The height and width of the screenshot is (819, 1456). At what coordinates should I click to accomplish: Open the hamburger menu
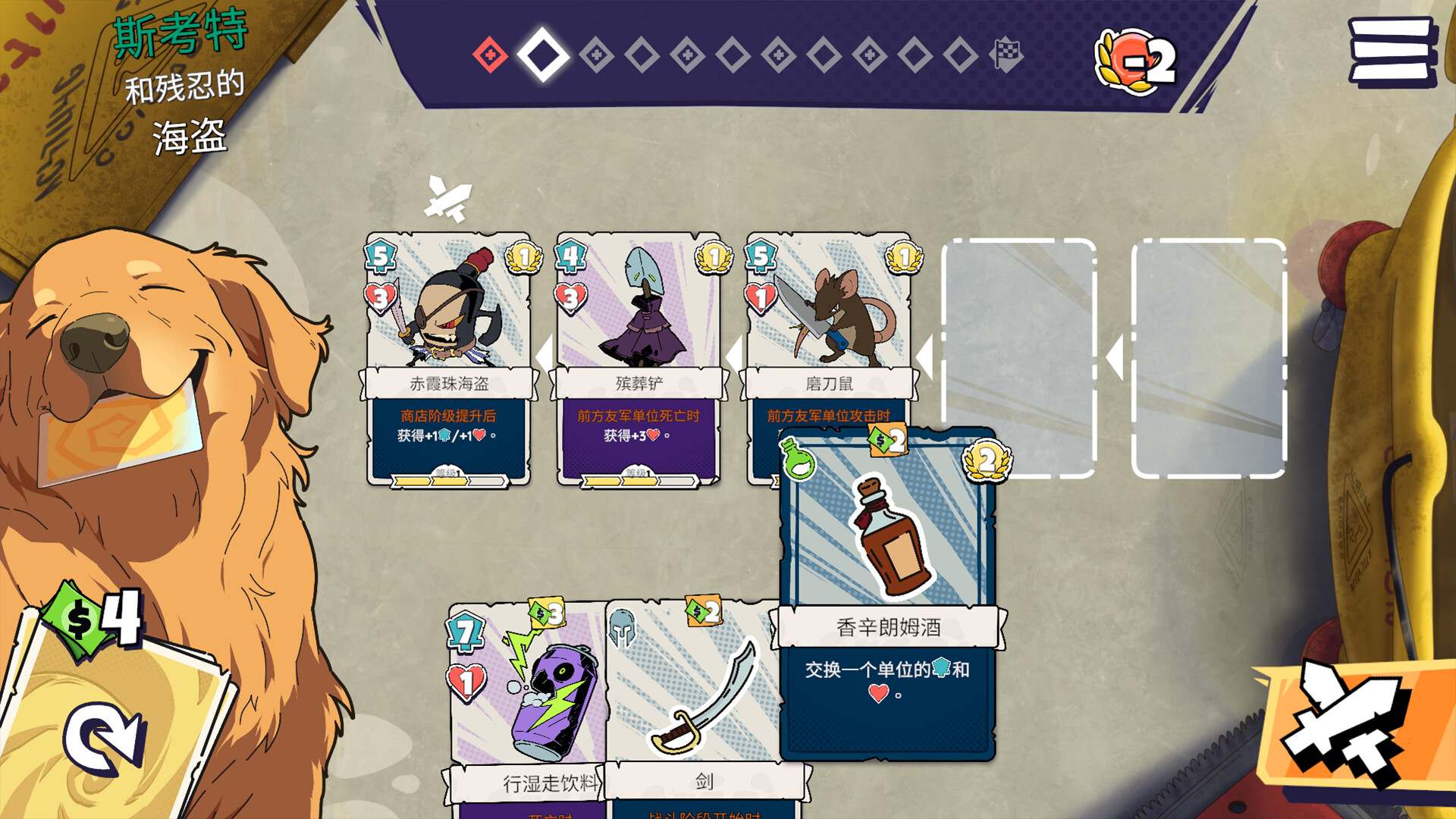click(x=1392, y=52)
